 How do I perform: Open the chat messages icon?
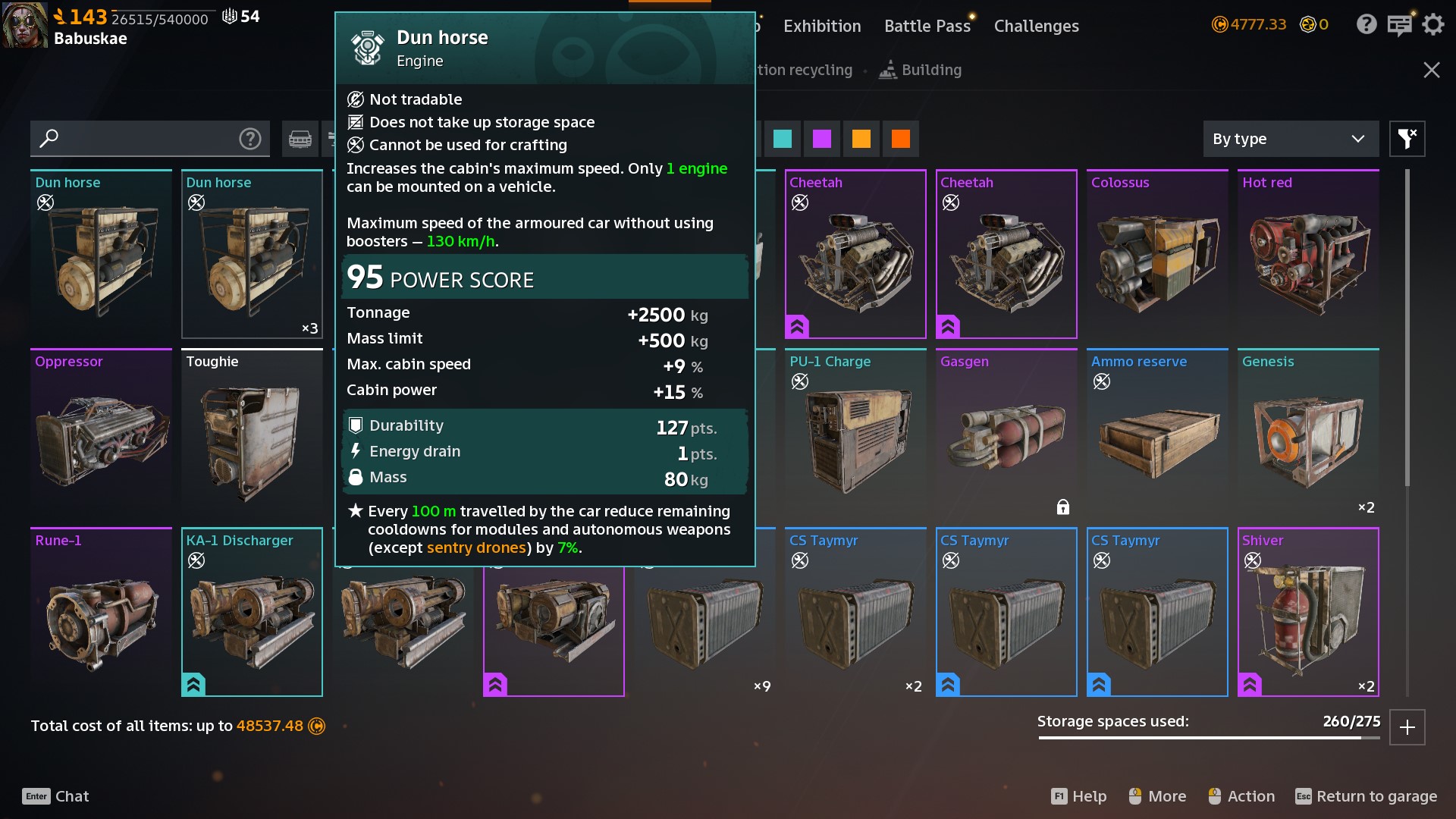pyautogui.click(x=1399, y=24)
